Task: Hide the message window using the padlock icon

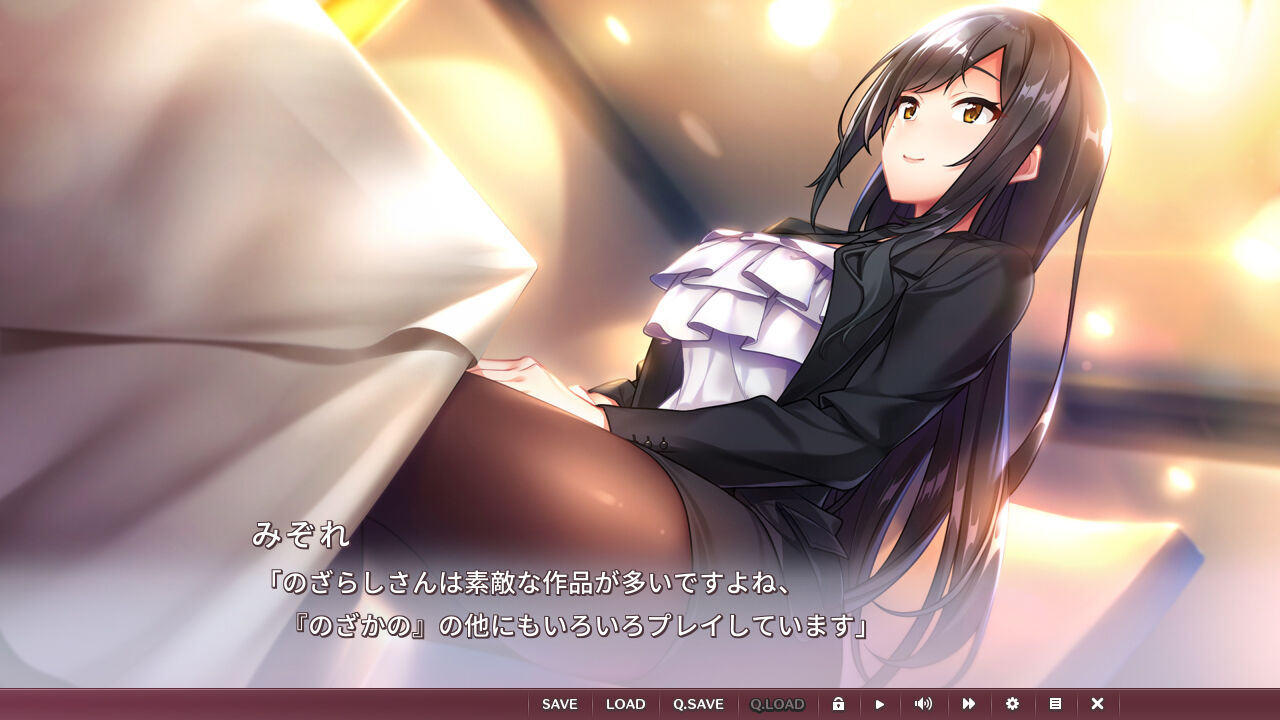Action: coord(840,703)
